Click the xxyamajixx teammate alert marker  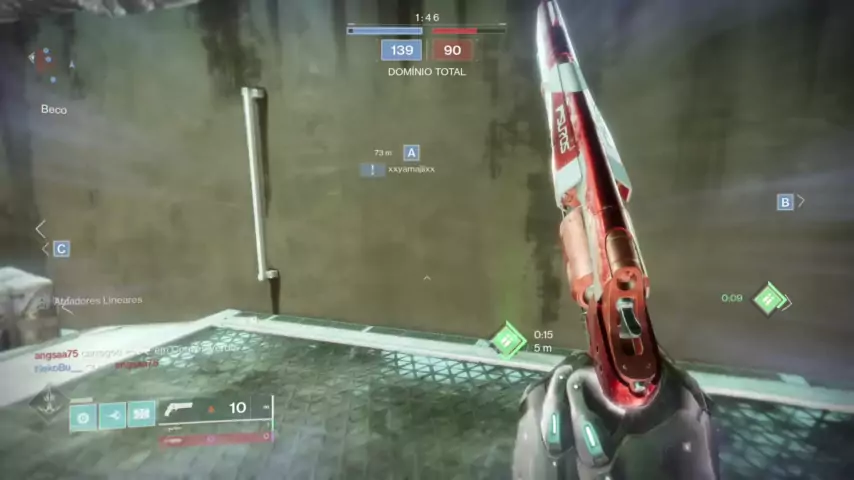373,170
